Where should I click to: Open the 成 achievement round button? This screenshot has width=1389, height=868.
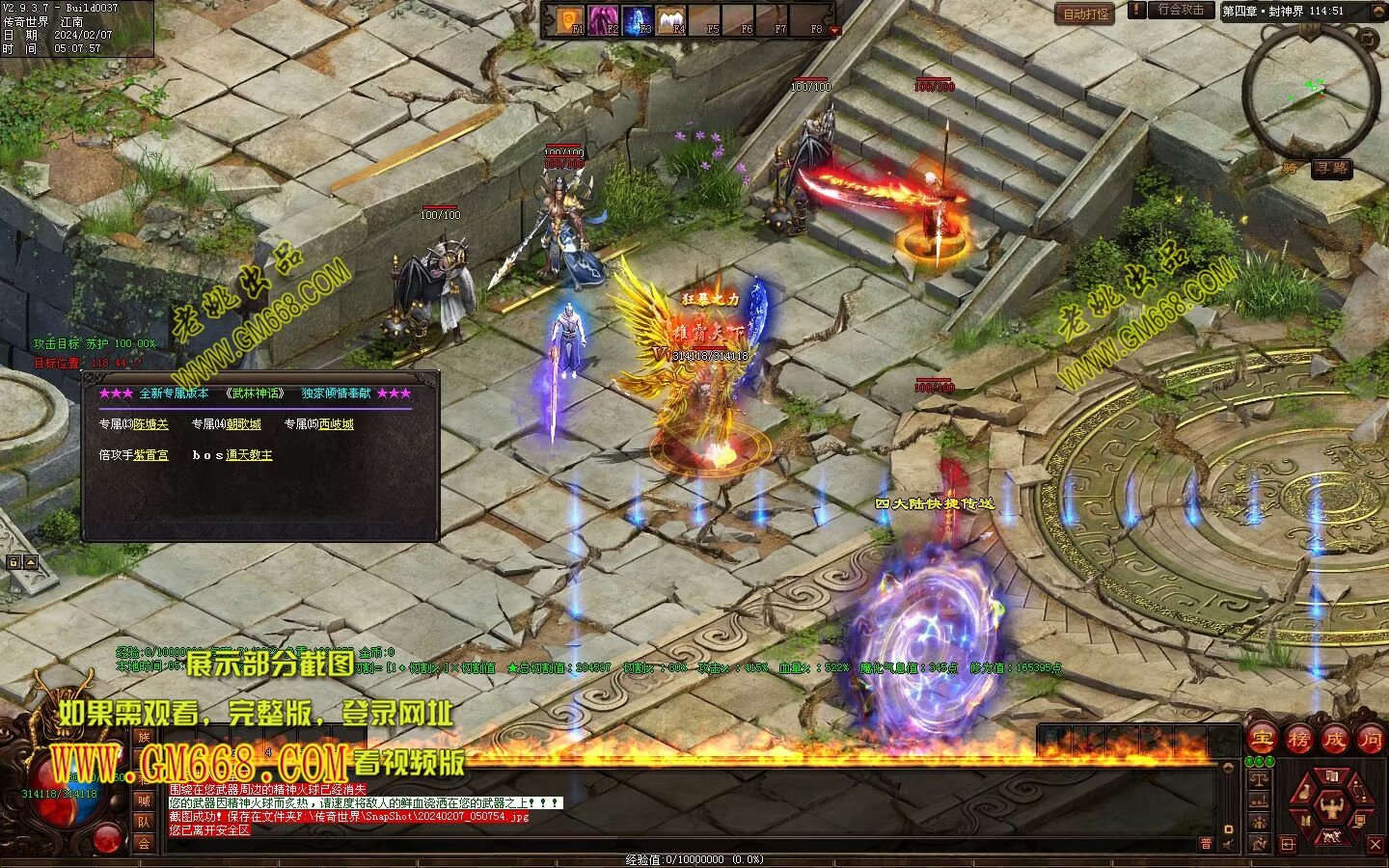coord(1335,740)
